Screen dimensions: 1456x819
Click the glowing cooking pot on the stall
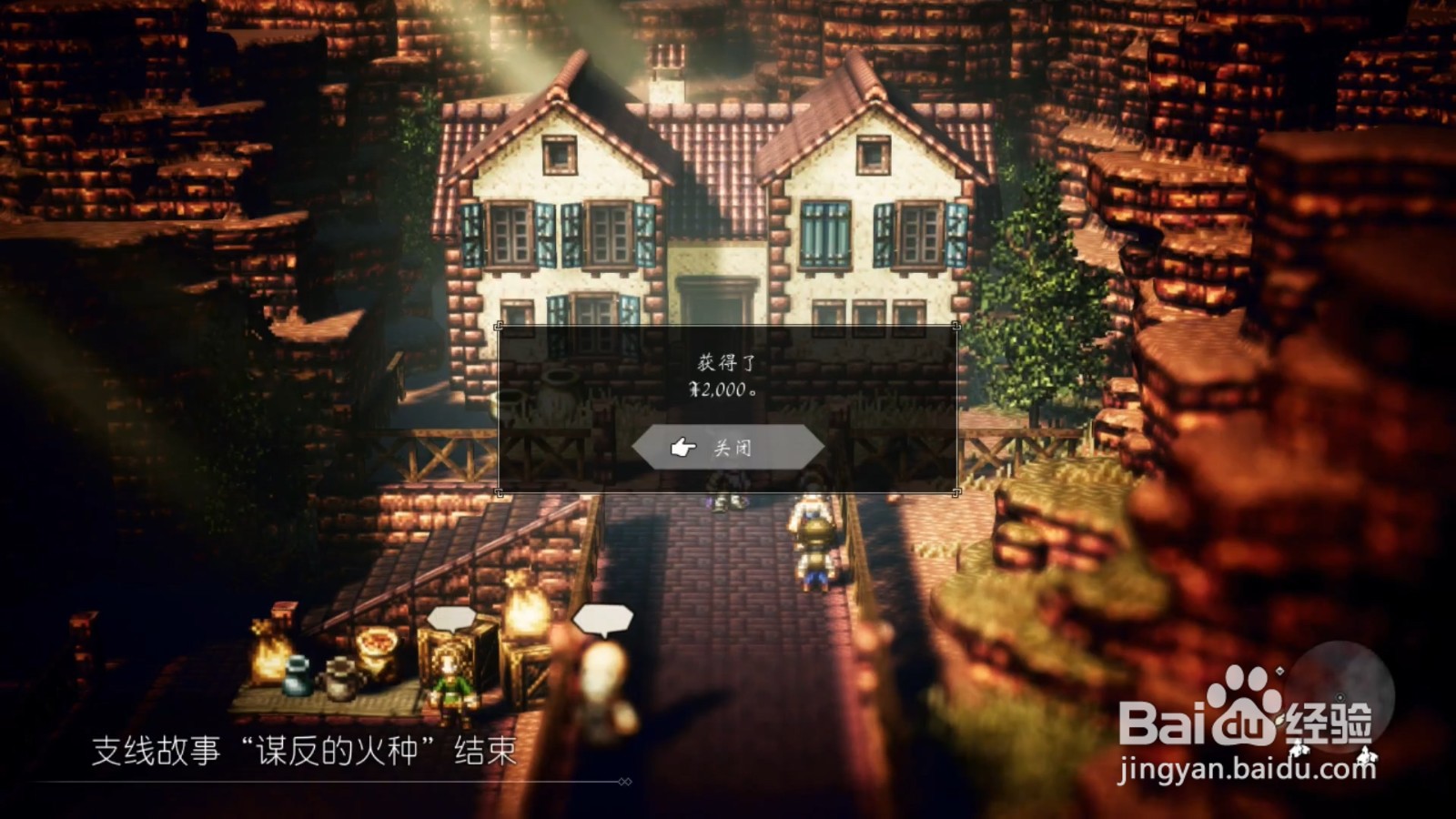(x=377, y=644)
